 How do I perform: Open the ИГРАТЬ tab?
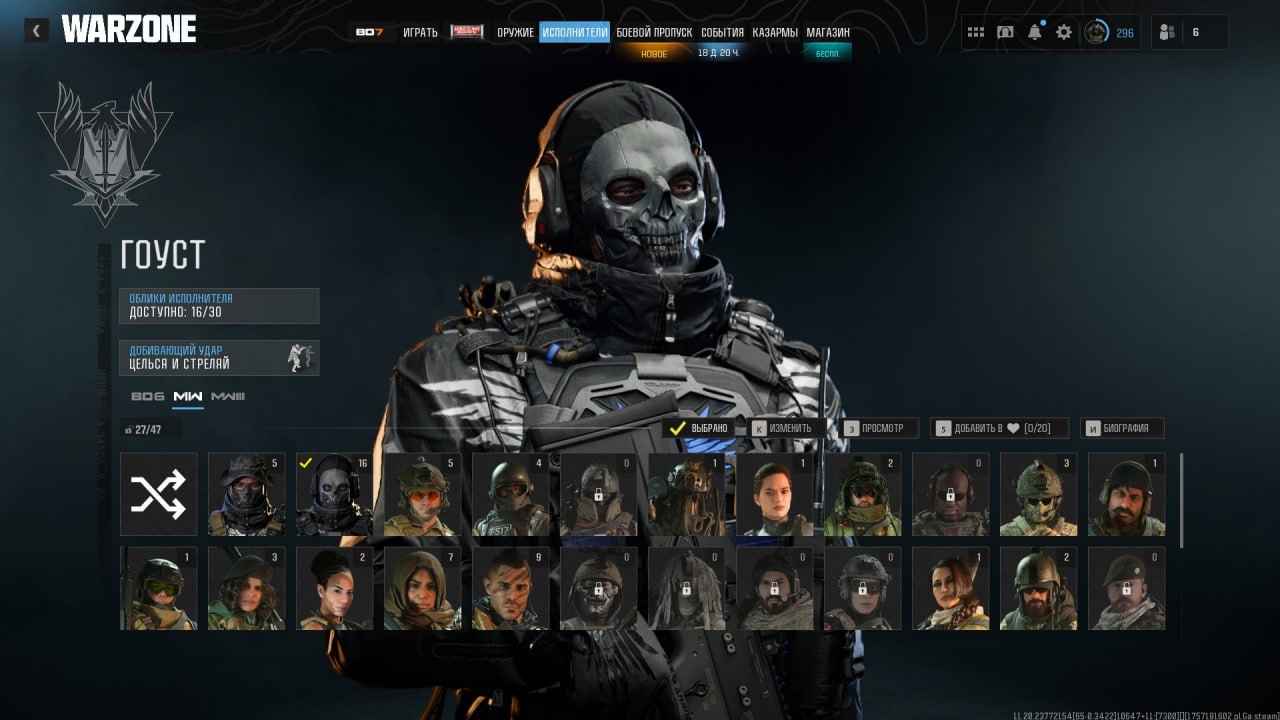tap(420, 32)
